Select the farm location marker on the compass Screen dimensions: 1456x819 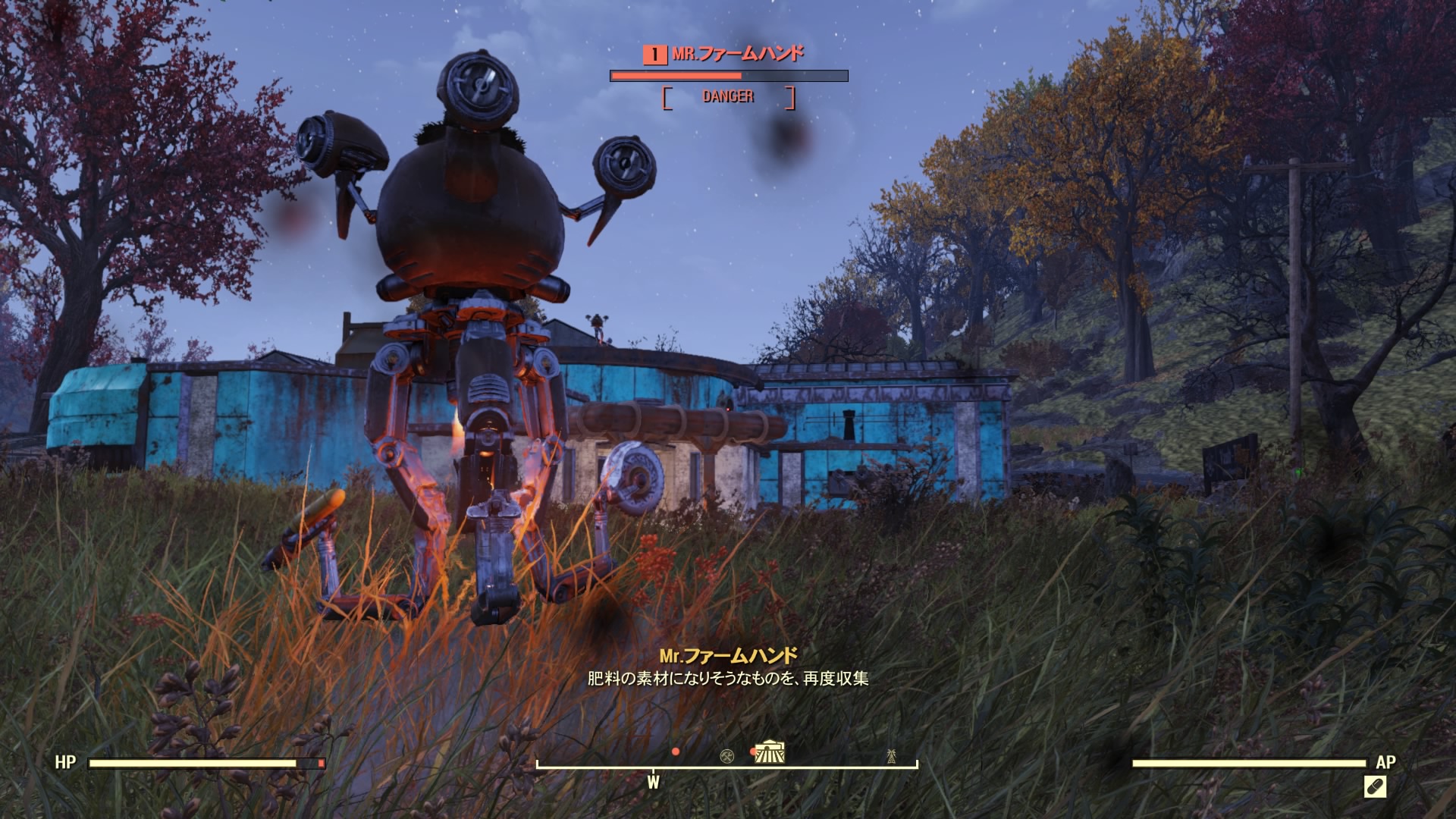coord(770,752)
